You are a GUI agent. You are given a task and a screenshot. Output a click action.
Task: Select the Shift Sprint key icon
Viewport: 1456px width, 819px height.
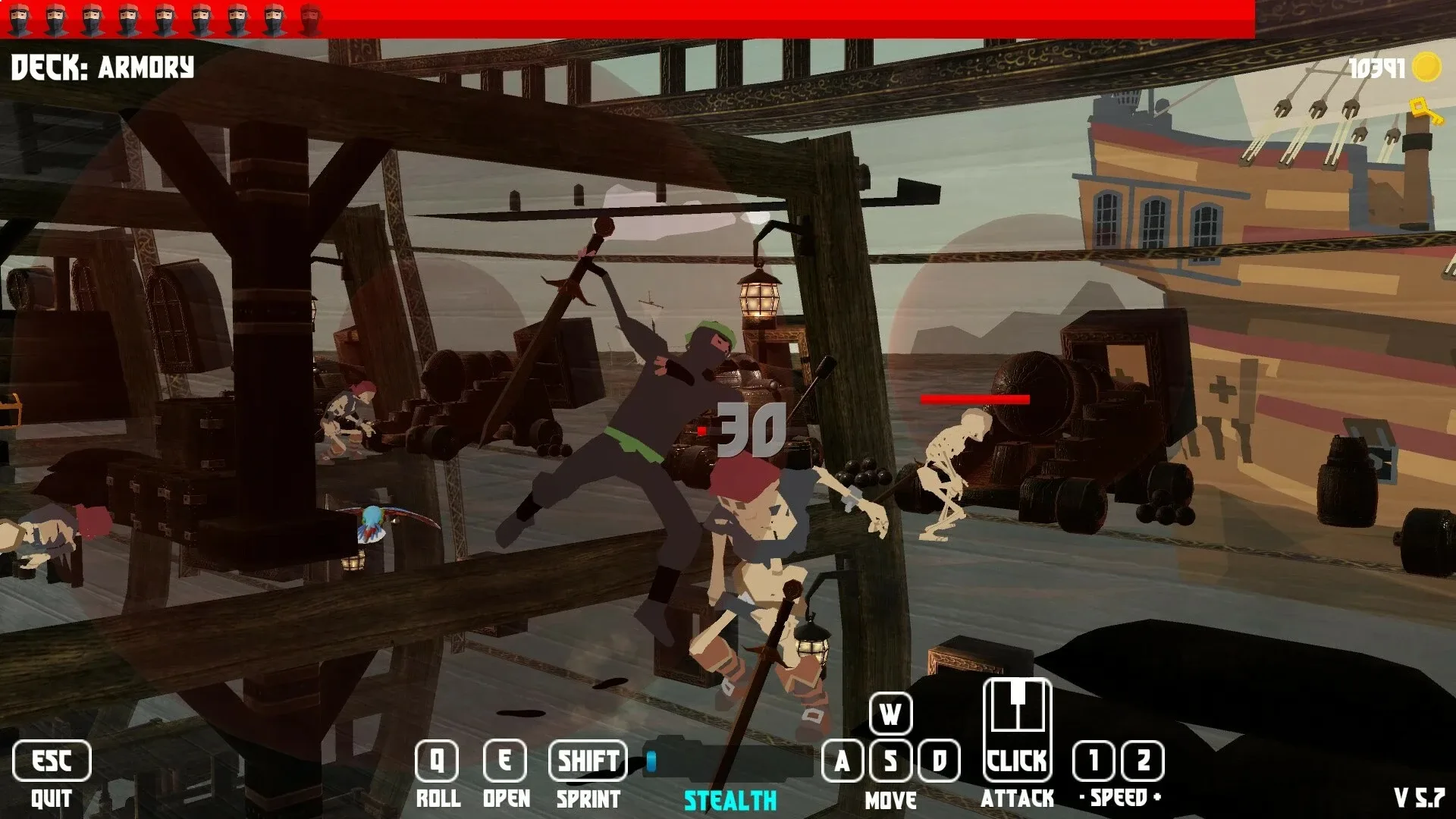coord(589,761)
